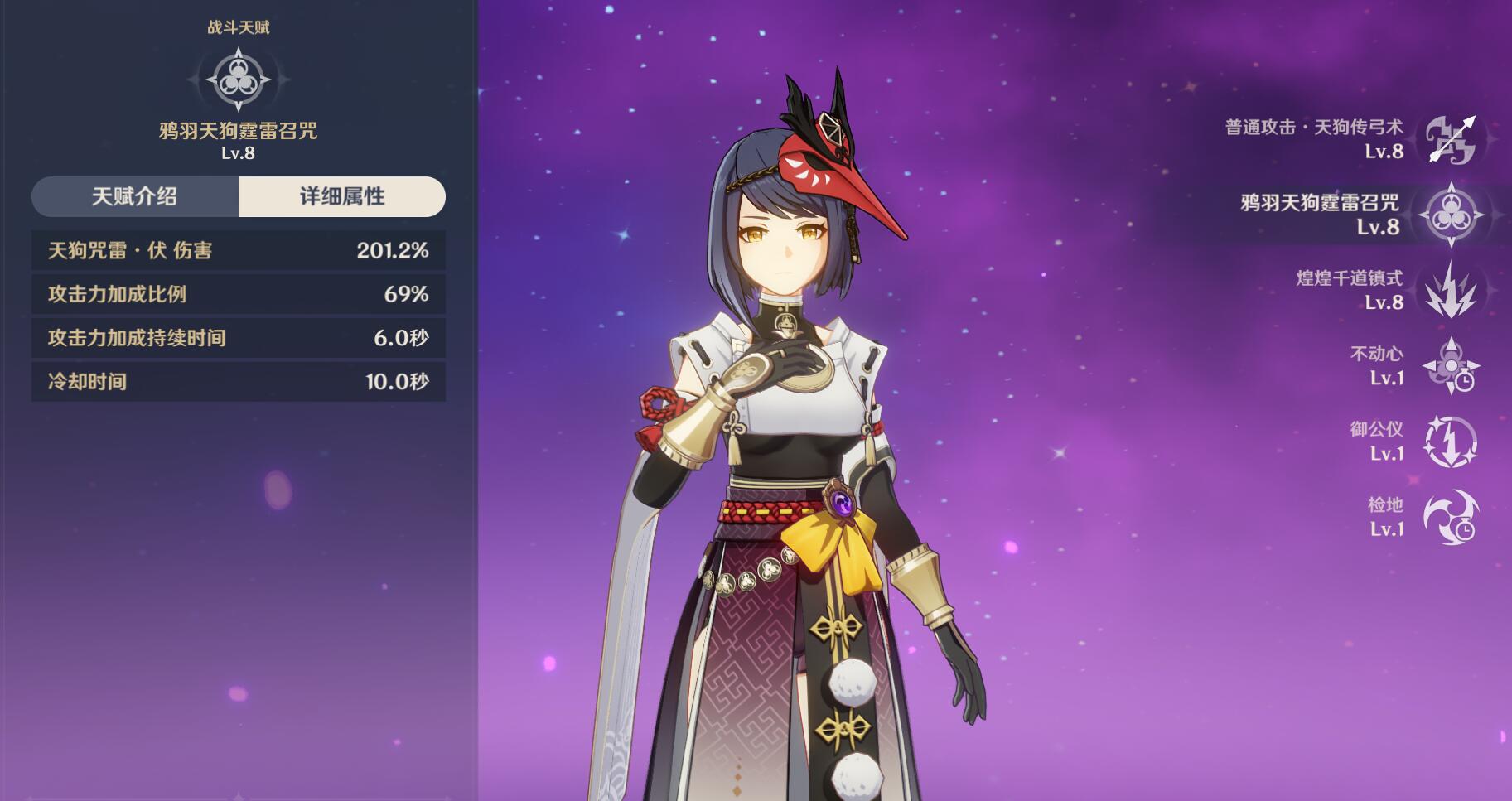Select the 详细属性 tab

coord(341,196)
